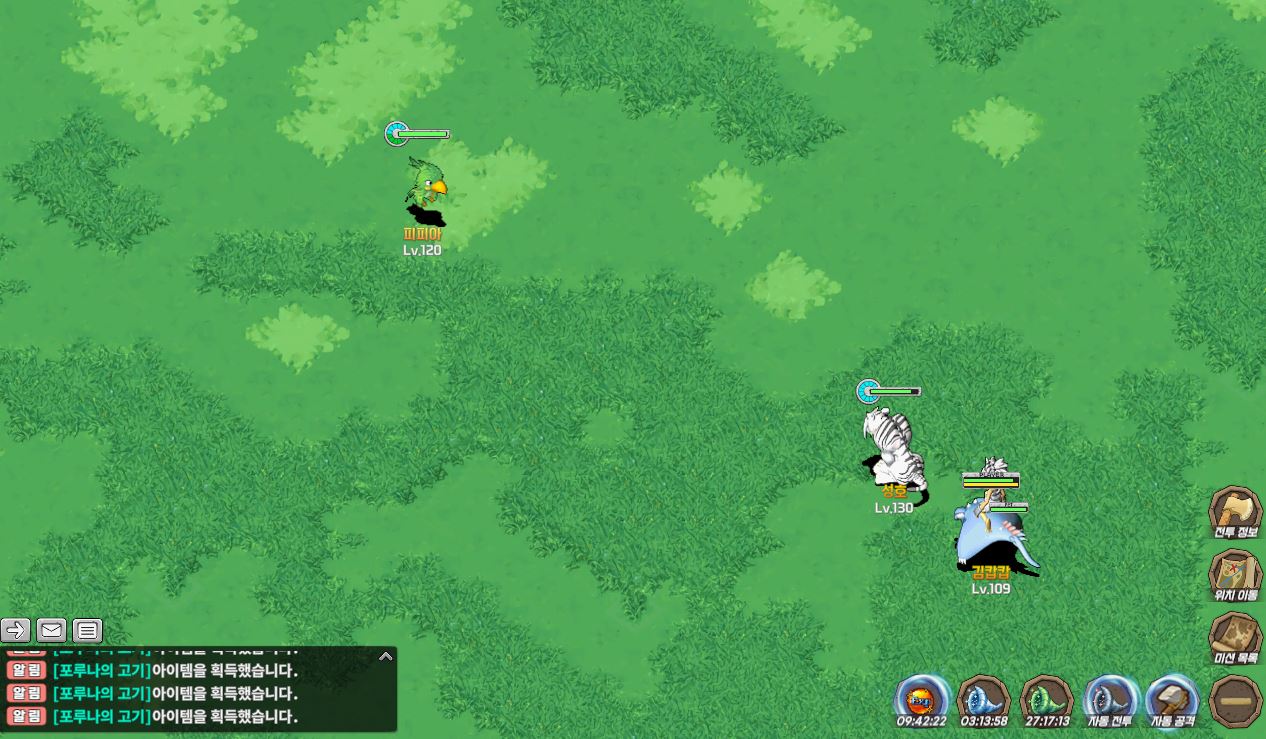Expand the chat log with the up arrow

click(x=385, y=657)
